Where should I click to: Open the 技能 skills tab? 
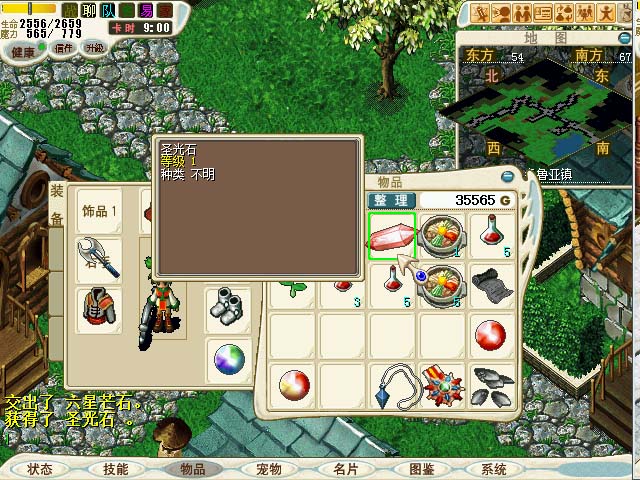116,469
